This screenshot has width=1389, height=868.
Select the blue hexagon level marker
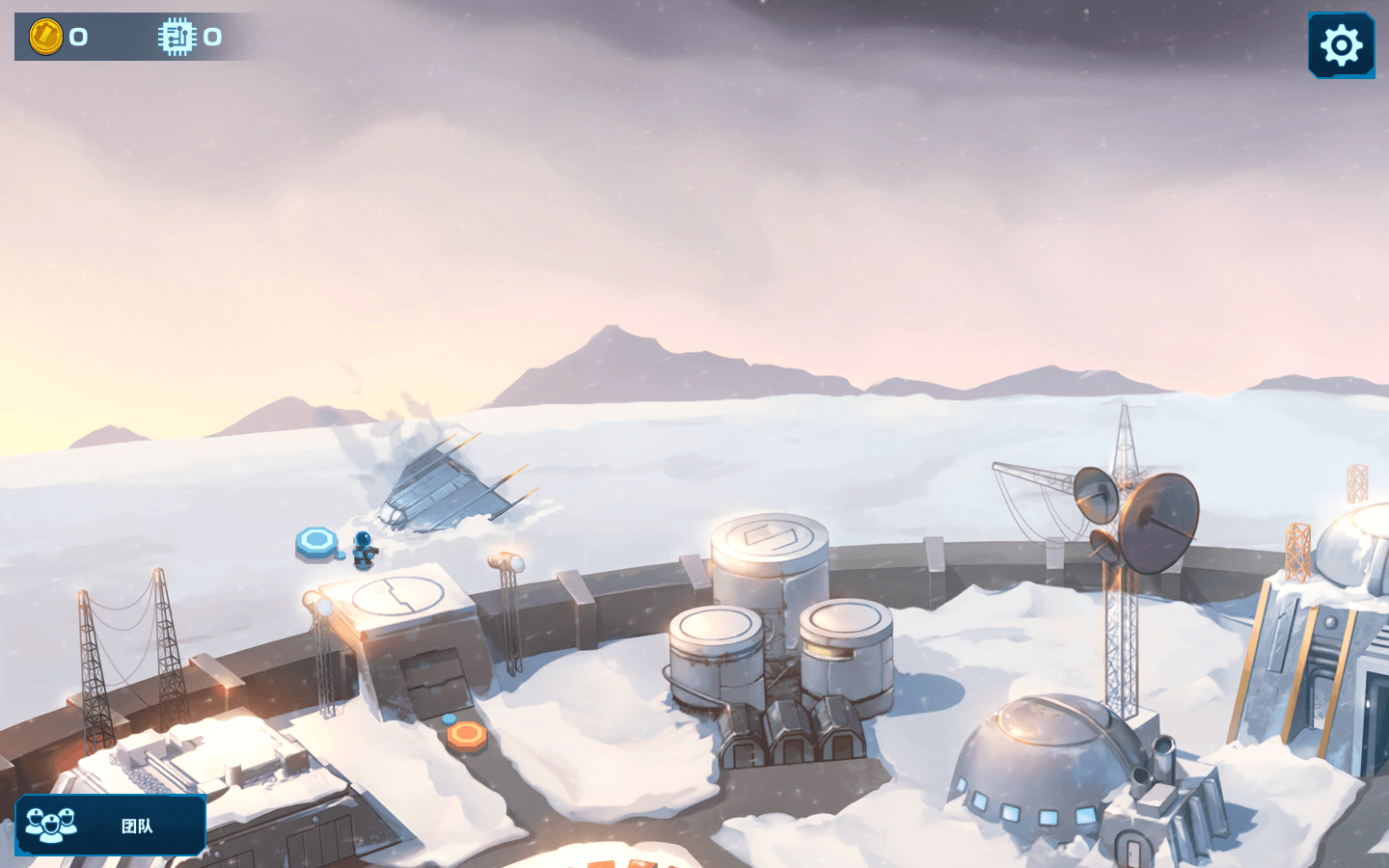pyautogui.click(x=316, y=542)
